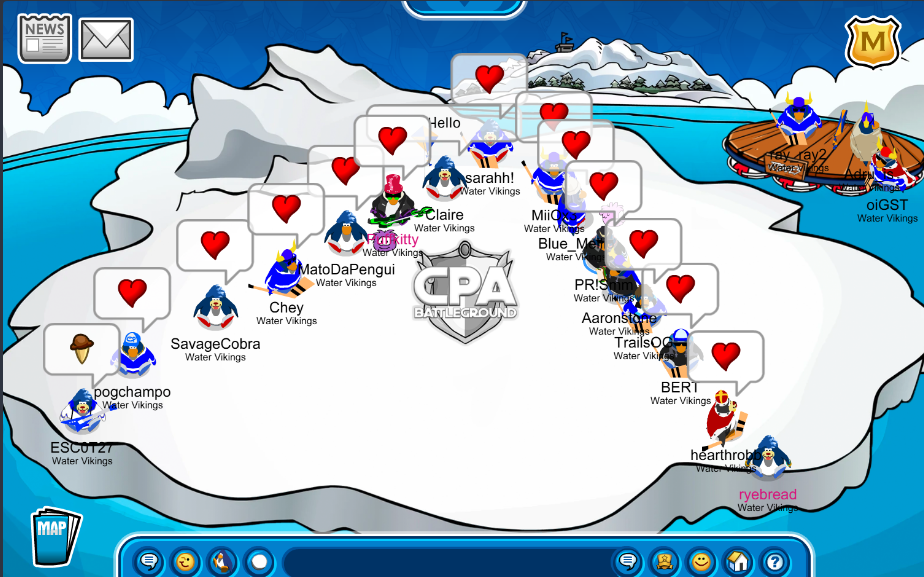Open the buddy list smiley face
Screen dimensions: 924x577
[x=701, y=561]
